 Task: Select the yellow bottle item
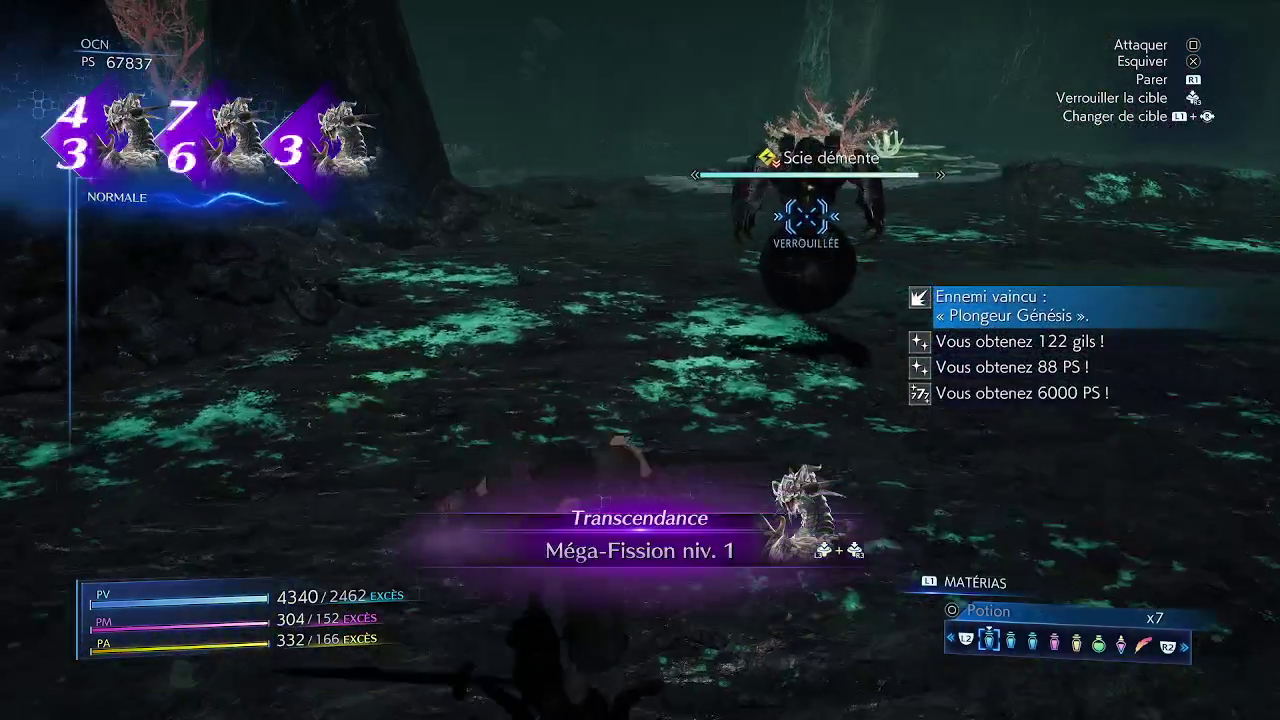coord(1076,643)
